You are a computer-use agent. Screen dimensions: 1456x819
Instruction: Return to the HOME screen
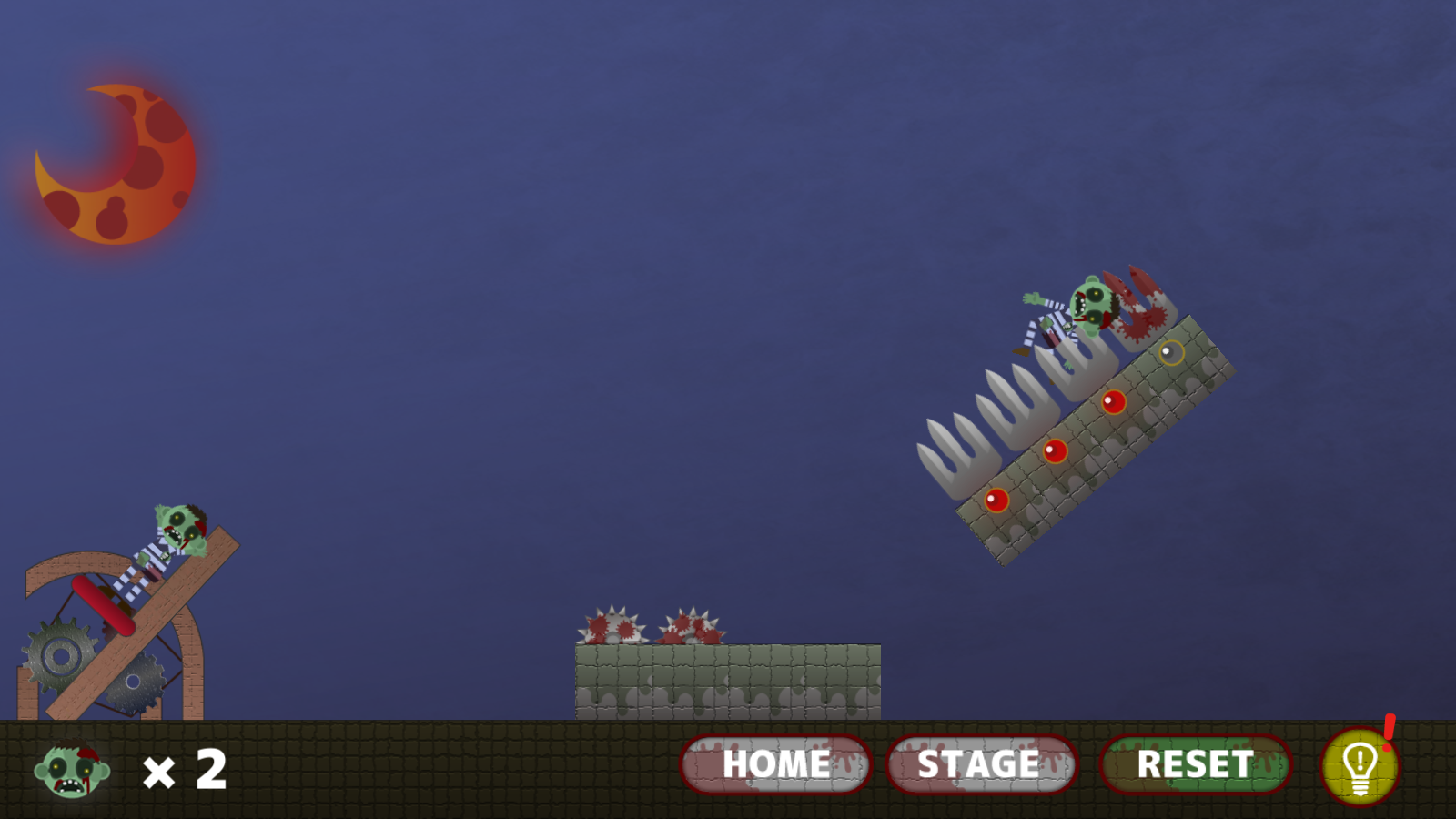point(775,764)
